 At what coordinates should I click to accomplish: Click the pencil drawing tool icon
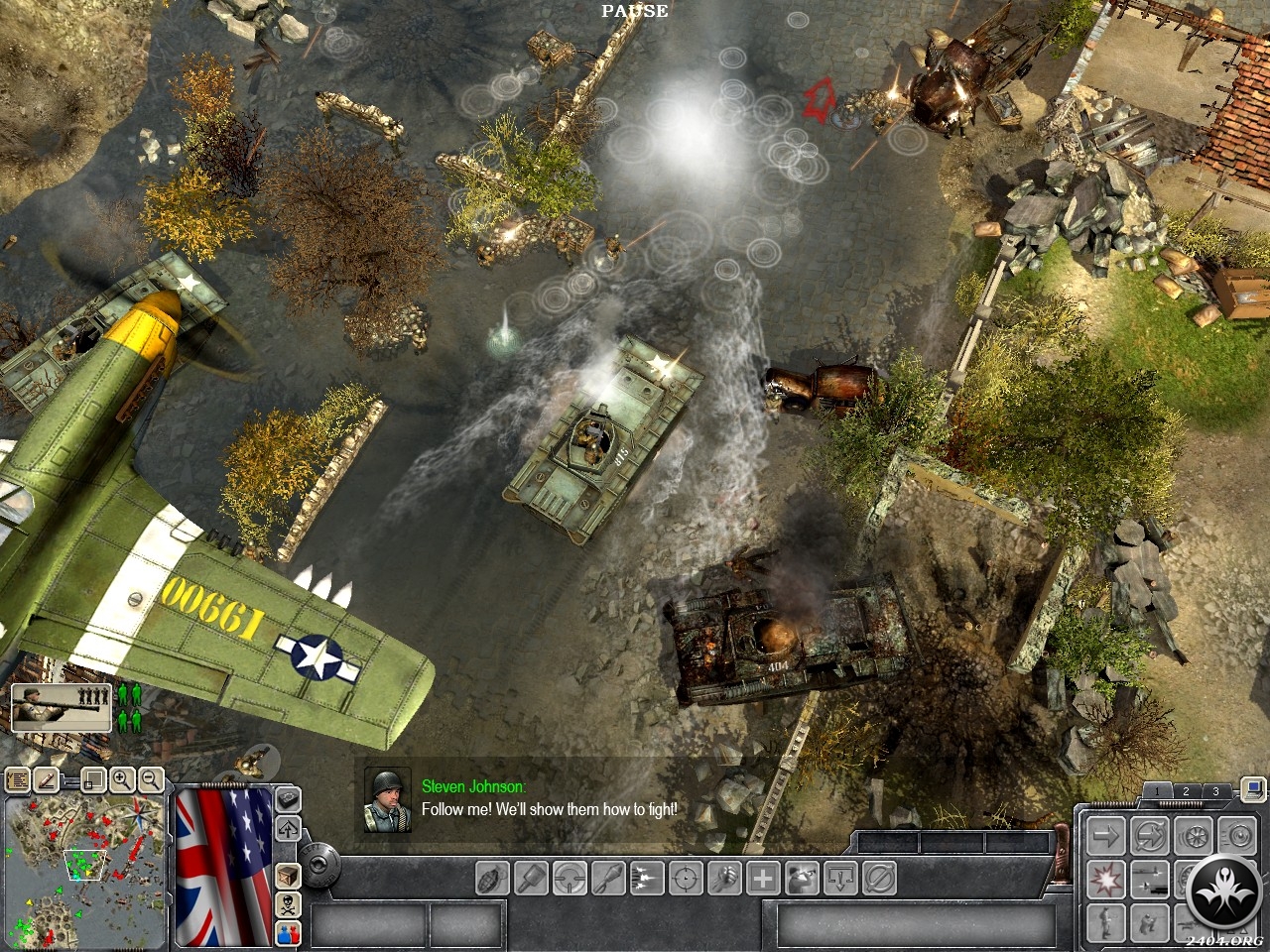click(46, 780)
